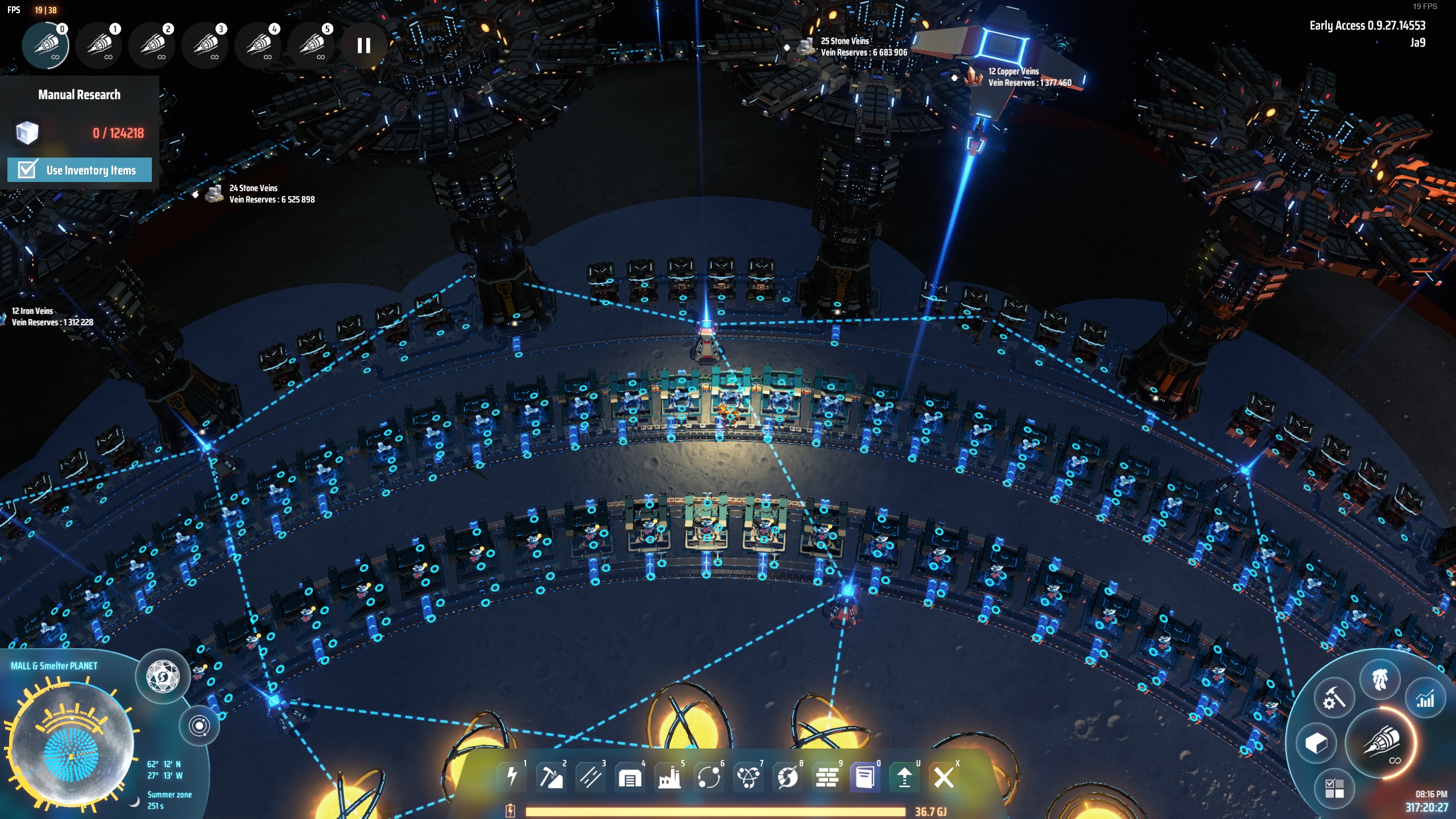Open the Dyson sphere editor button
Screen dimensions: 1456x819
[163, 677]
